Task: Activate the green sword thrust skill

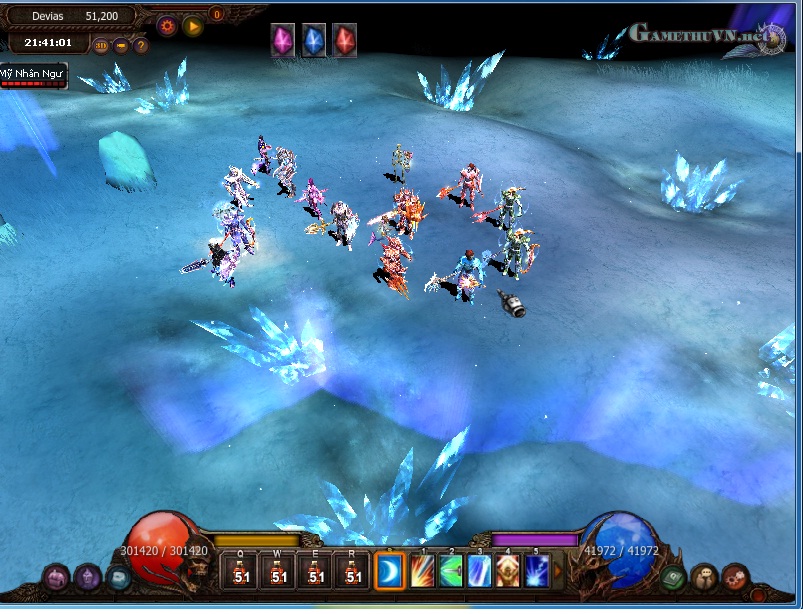Action: (452, 571)
